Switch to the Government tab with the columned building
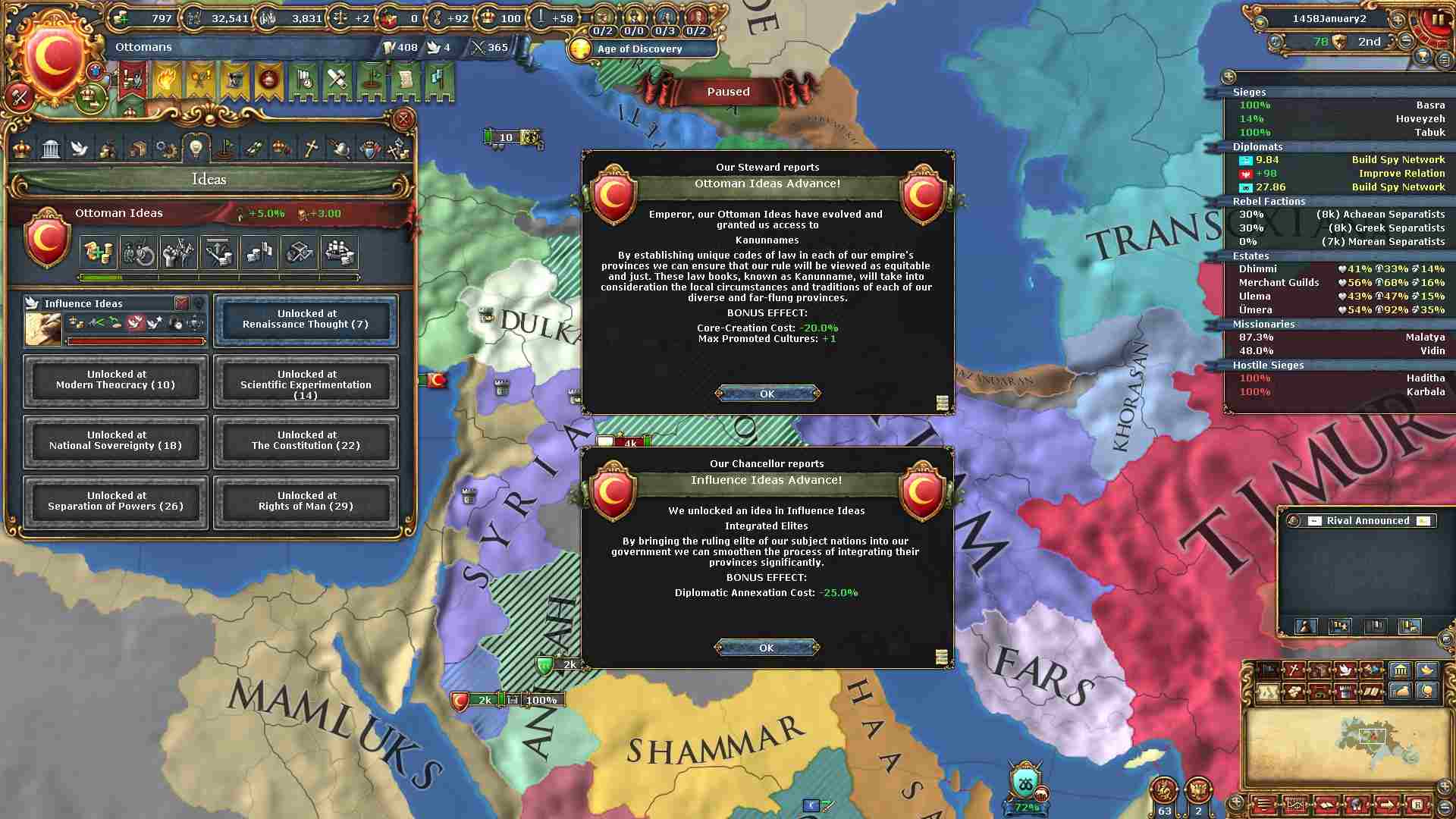Image resolution: width=1456 pixels, height=819 pixels. (x=51, y=149)
